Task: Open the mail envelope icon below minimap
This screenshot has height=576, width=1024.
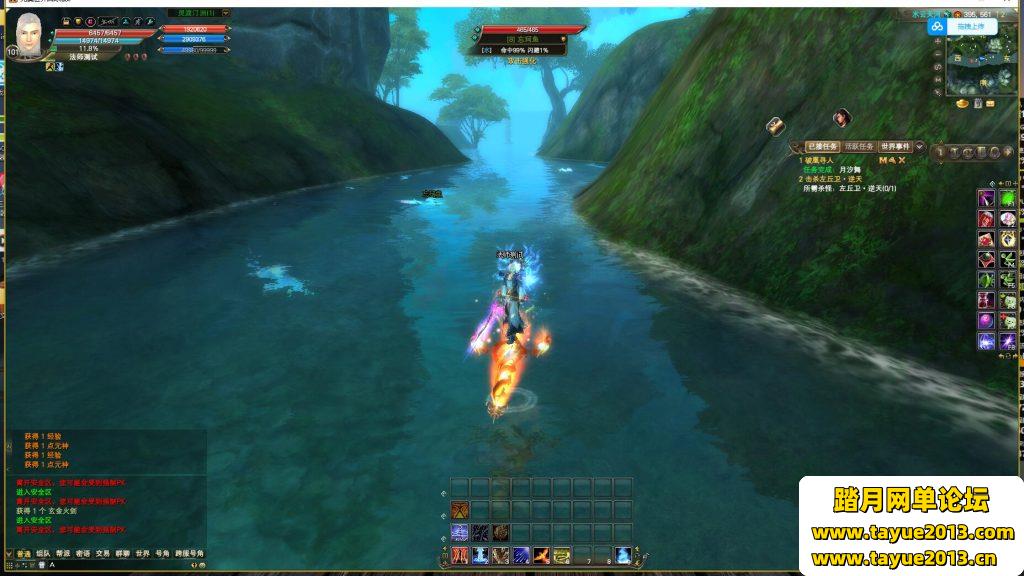Action: (x=990, y=103)
